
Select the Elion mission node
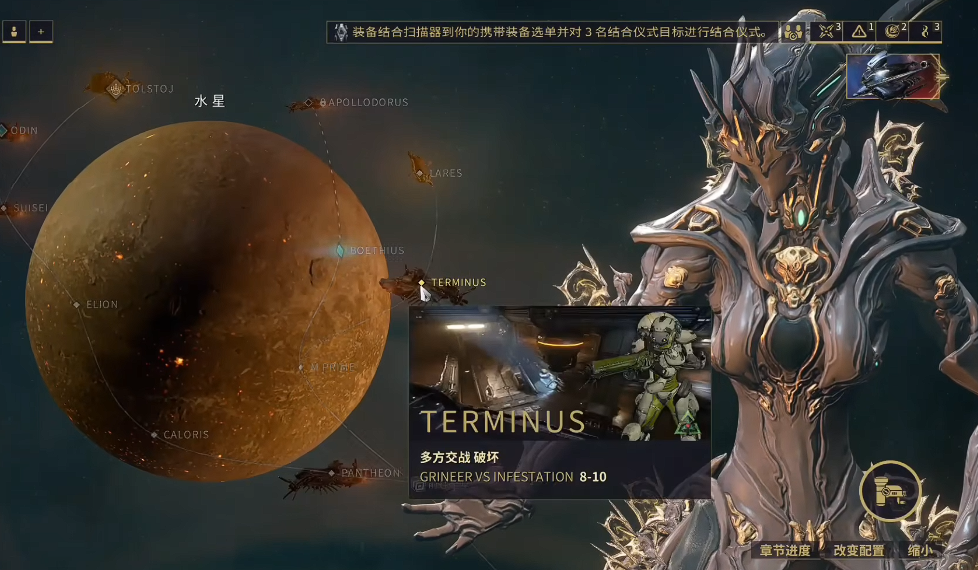[77, 304]
